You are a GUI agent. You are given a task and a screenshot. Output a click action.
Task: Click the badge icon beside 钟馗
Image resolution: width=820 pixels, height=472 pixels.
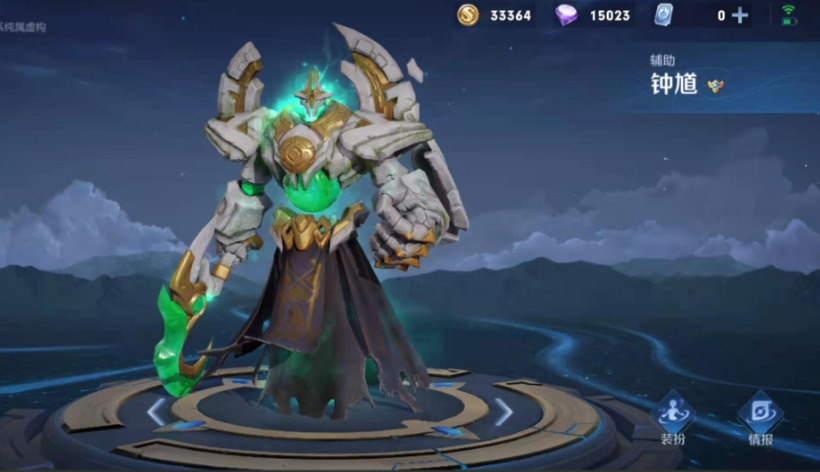click(715, 86)
